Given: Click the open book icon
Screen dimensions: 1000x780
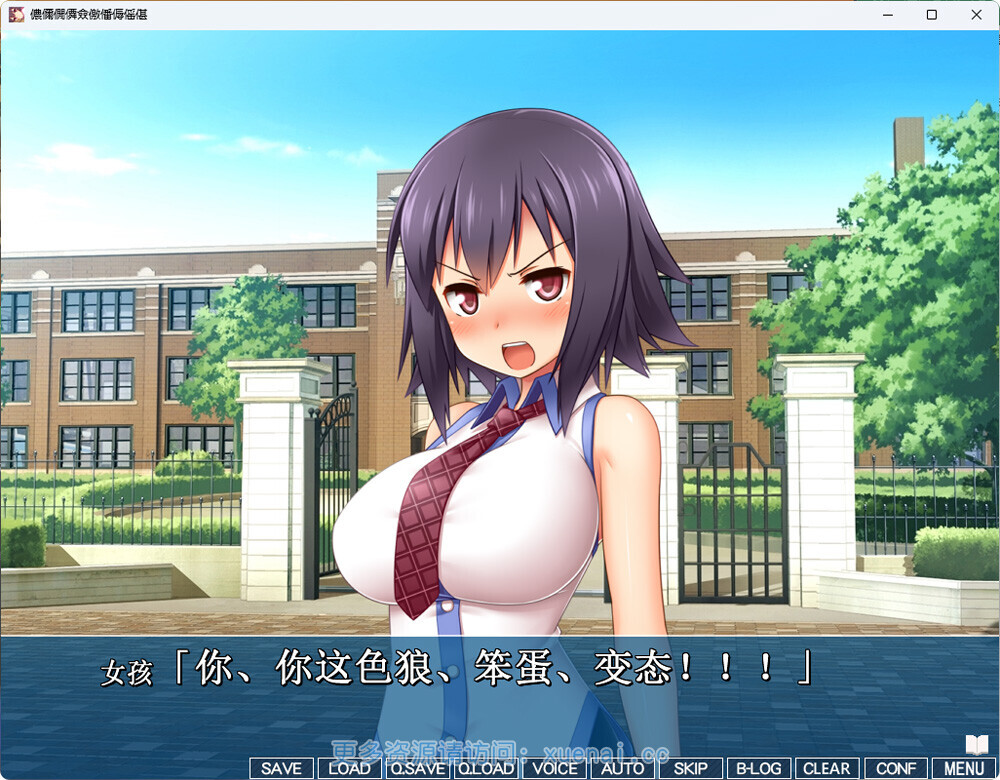Looking at the screenshot, I should (977, 744).
